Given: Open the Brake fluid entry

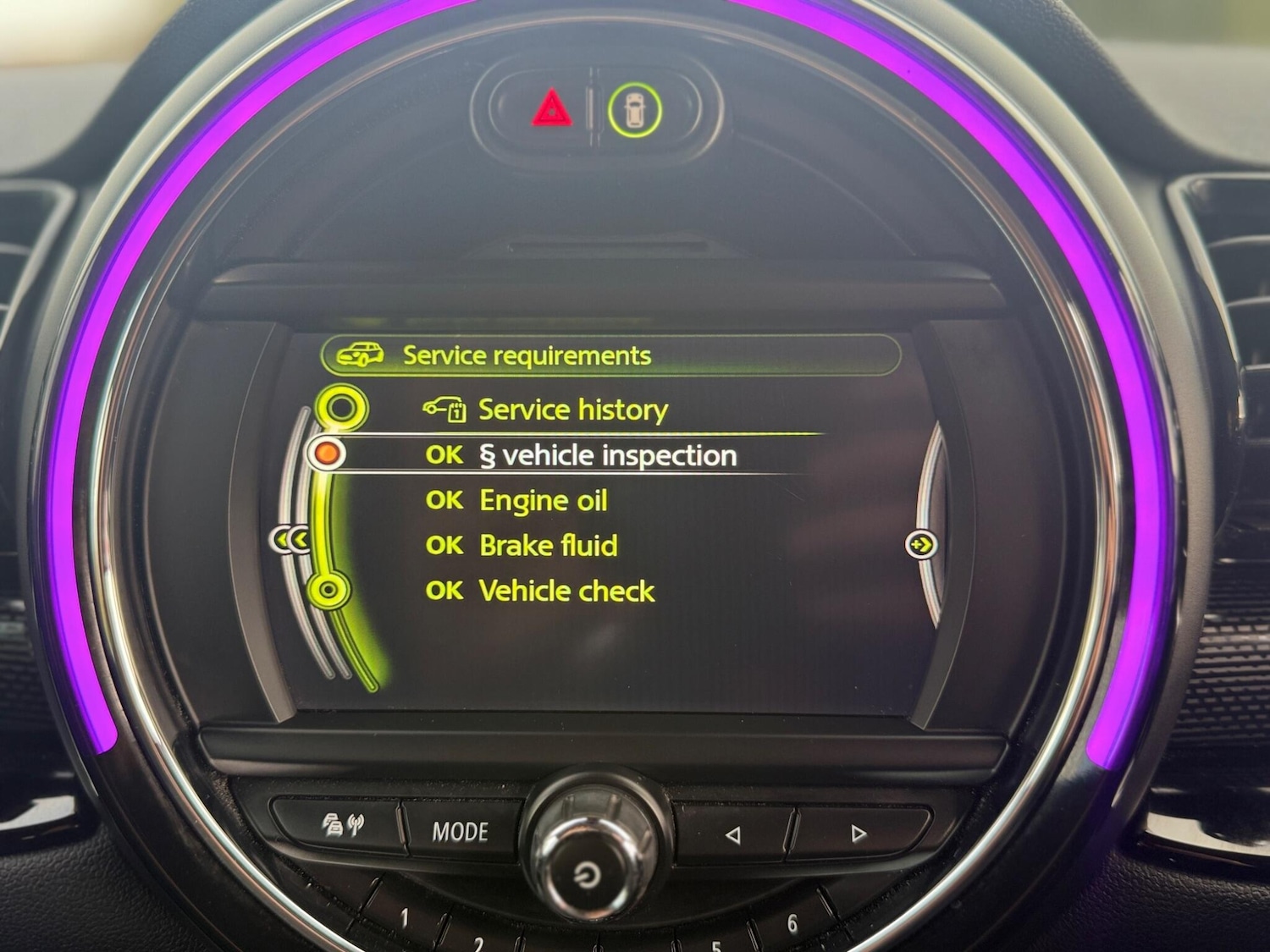Looking at the screenshot, I should point(548,546).
